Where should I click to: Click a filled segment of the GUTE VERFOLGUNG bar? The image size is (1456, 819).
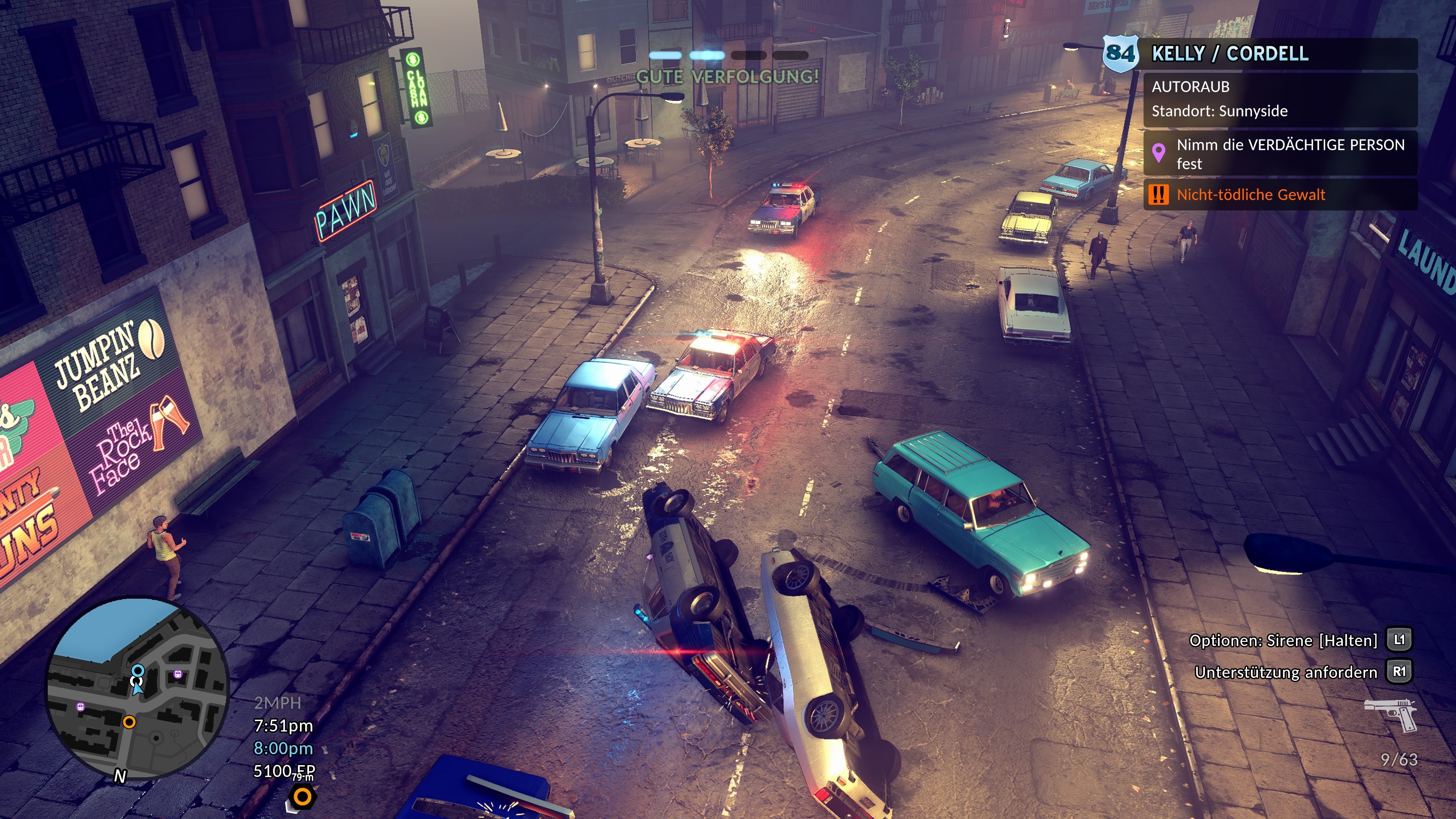click(x=667, y=55)
